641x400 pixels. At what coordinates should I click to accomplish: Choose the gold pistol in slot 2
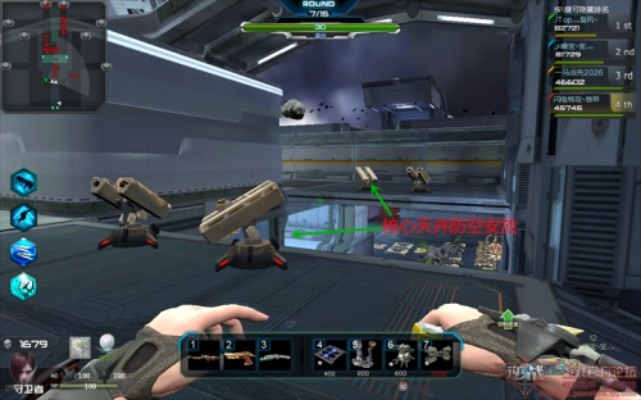pyautogui.click(x=239, y=355)
